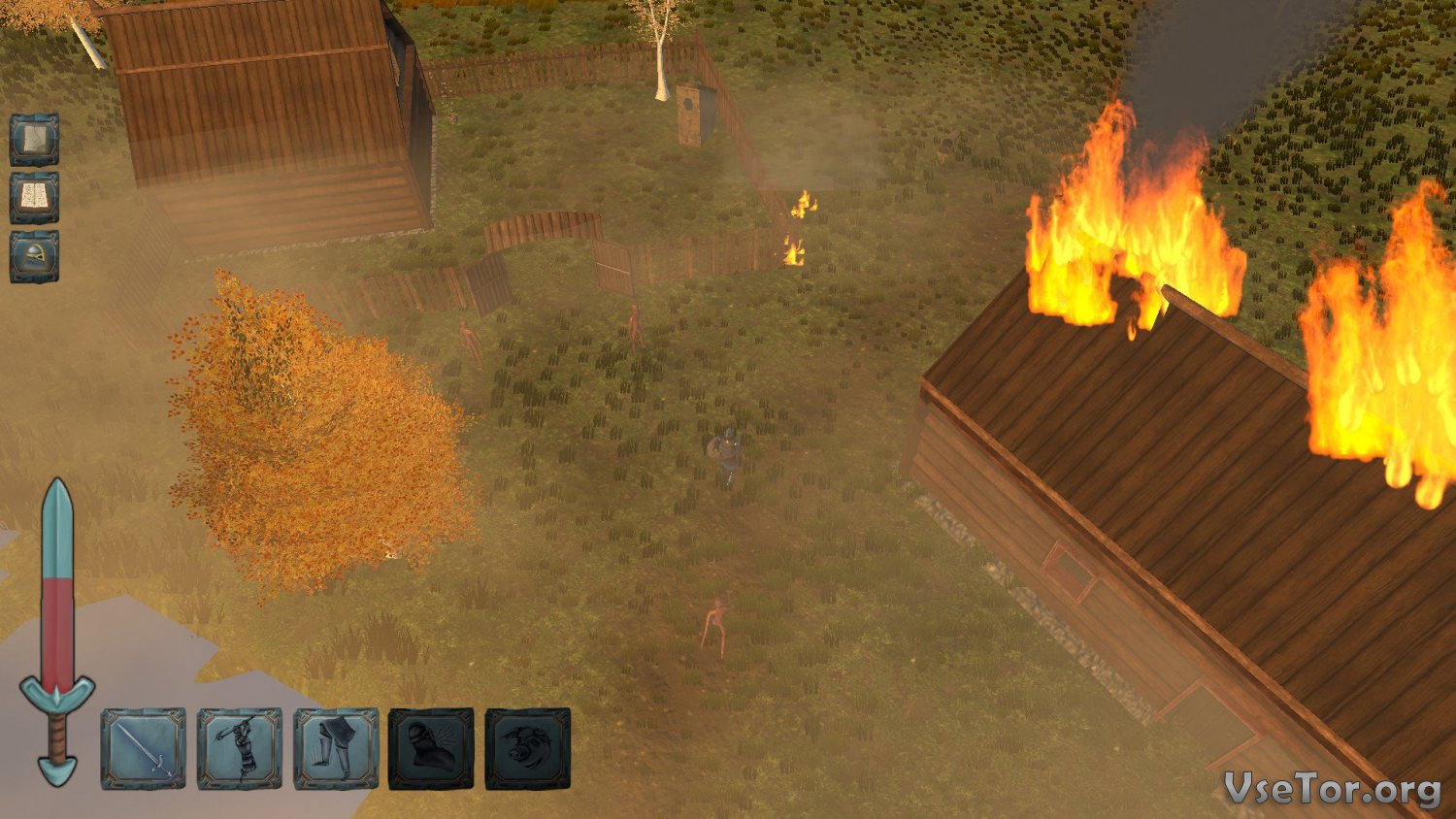Open the parchment map icon
1456x819 pixels.
(35, 140)
